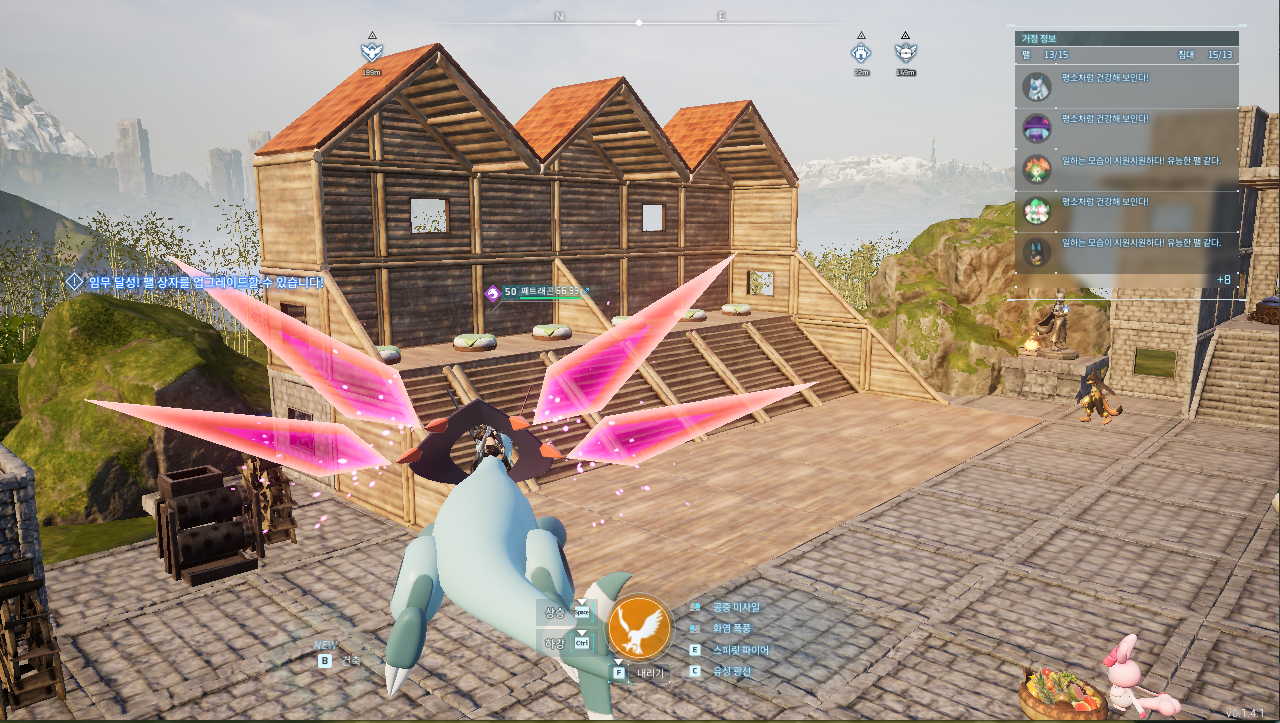Screen dimensions: 1280x723
Task: Select the base compass marker at 22m
Action: pos(860,52)
